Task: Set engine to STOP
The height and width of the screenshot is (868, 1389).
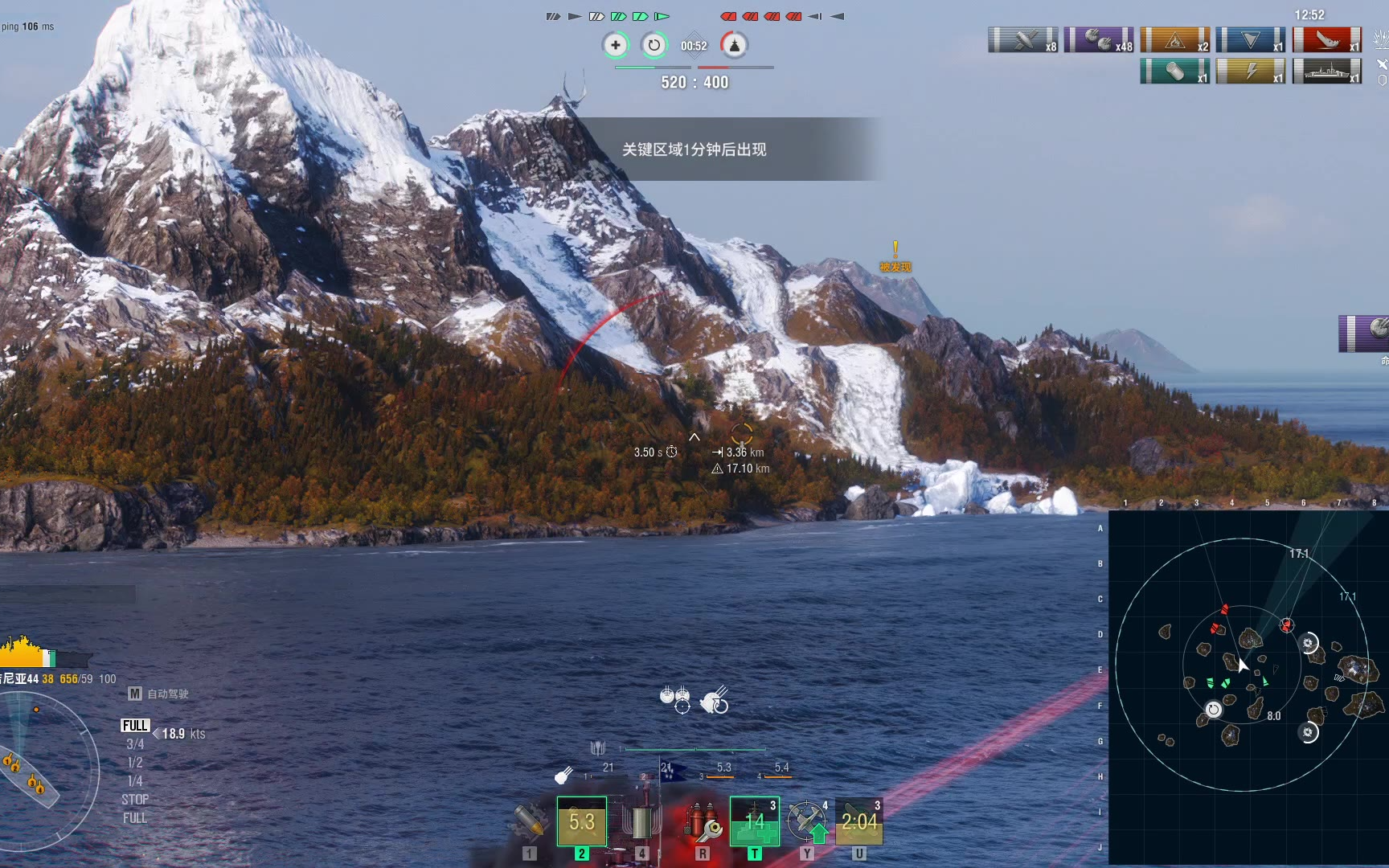Action: pos(135,800)
